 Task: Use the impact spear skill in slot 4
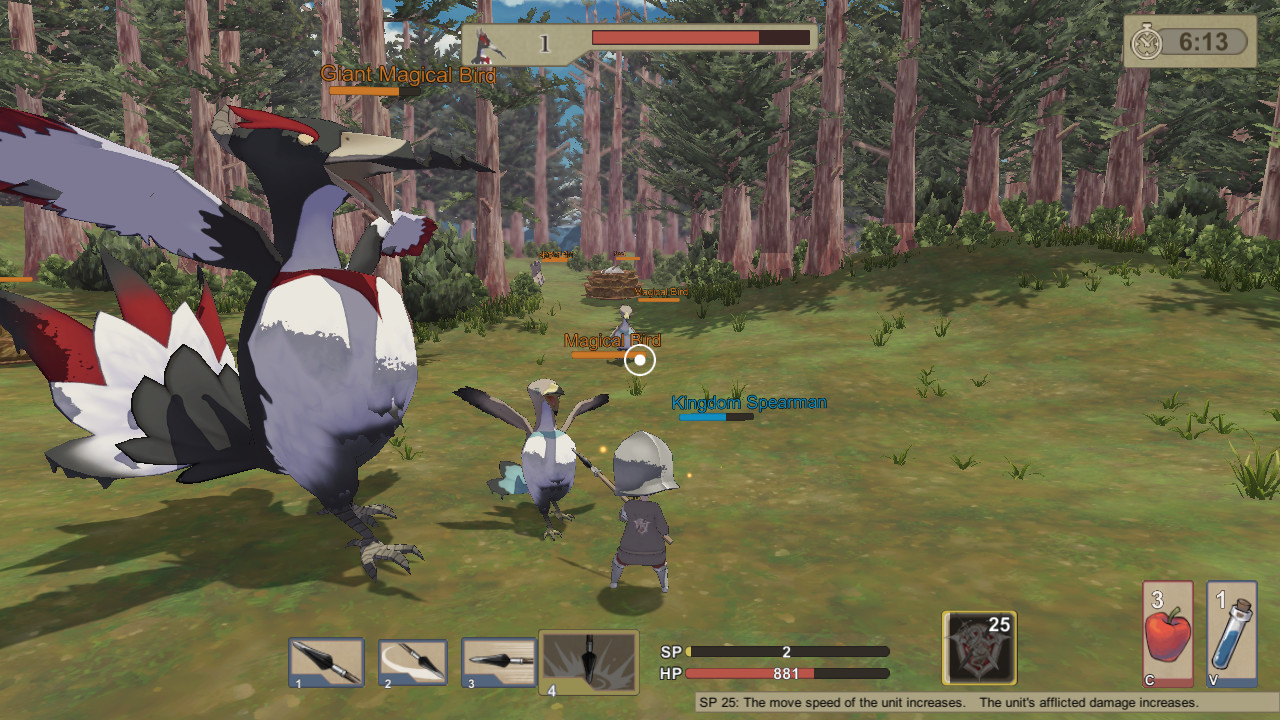[x=588, y=660]
